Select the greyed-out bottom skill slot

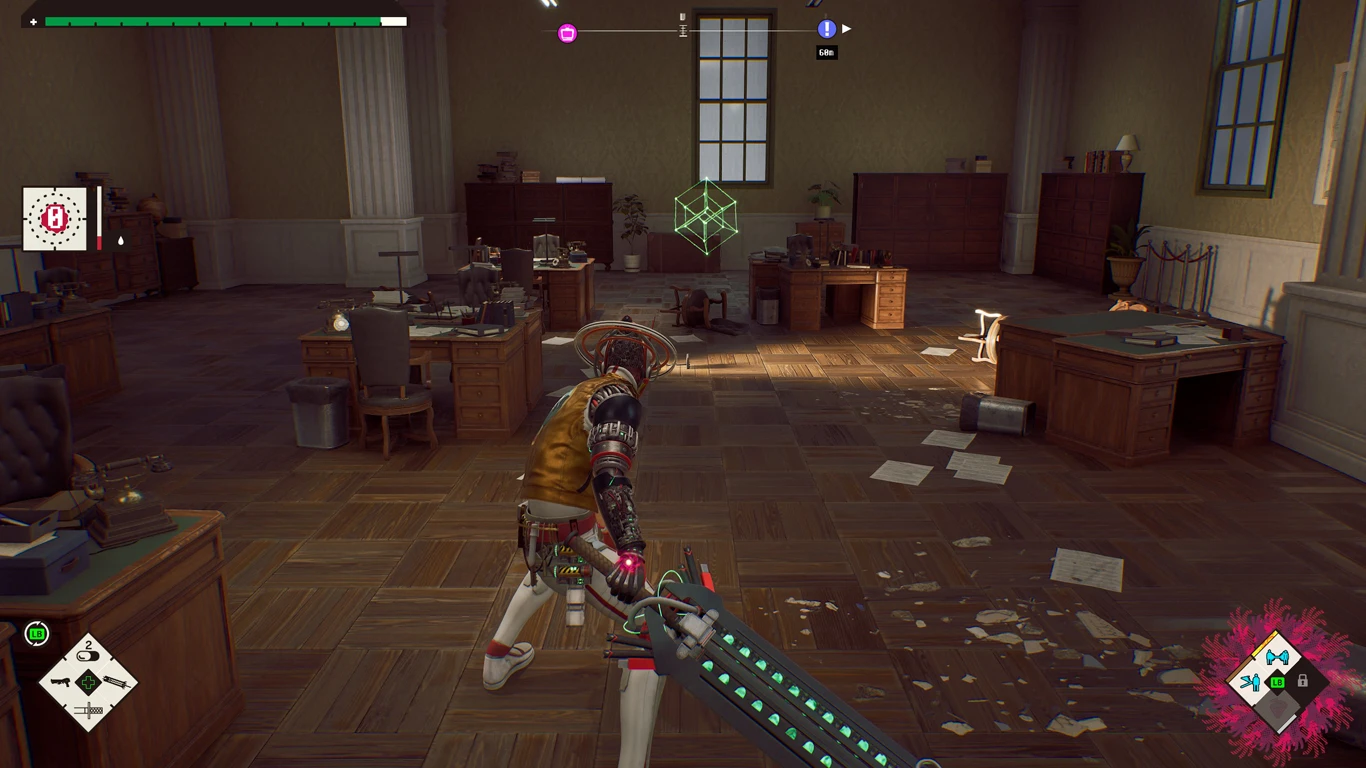tap(1276, 708)
